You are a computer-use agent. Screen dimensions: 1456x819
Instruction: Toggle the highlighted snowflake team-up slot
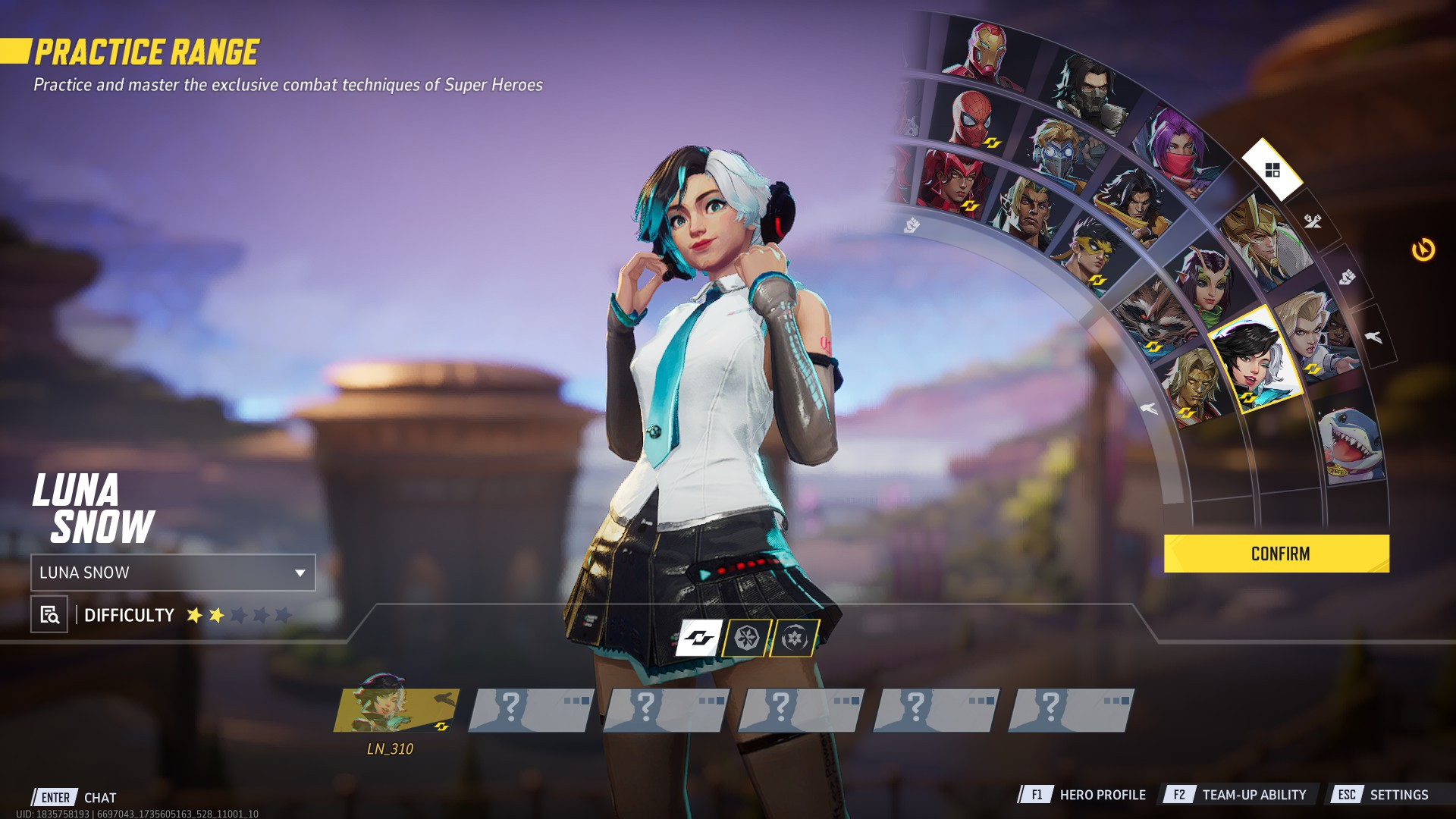coord(747,639)
